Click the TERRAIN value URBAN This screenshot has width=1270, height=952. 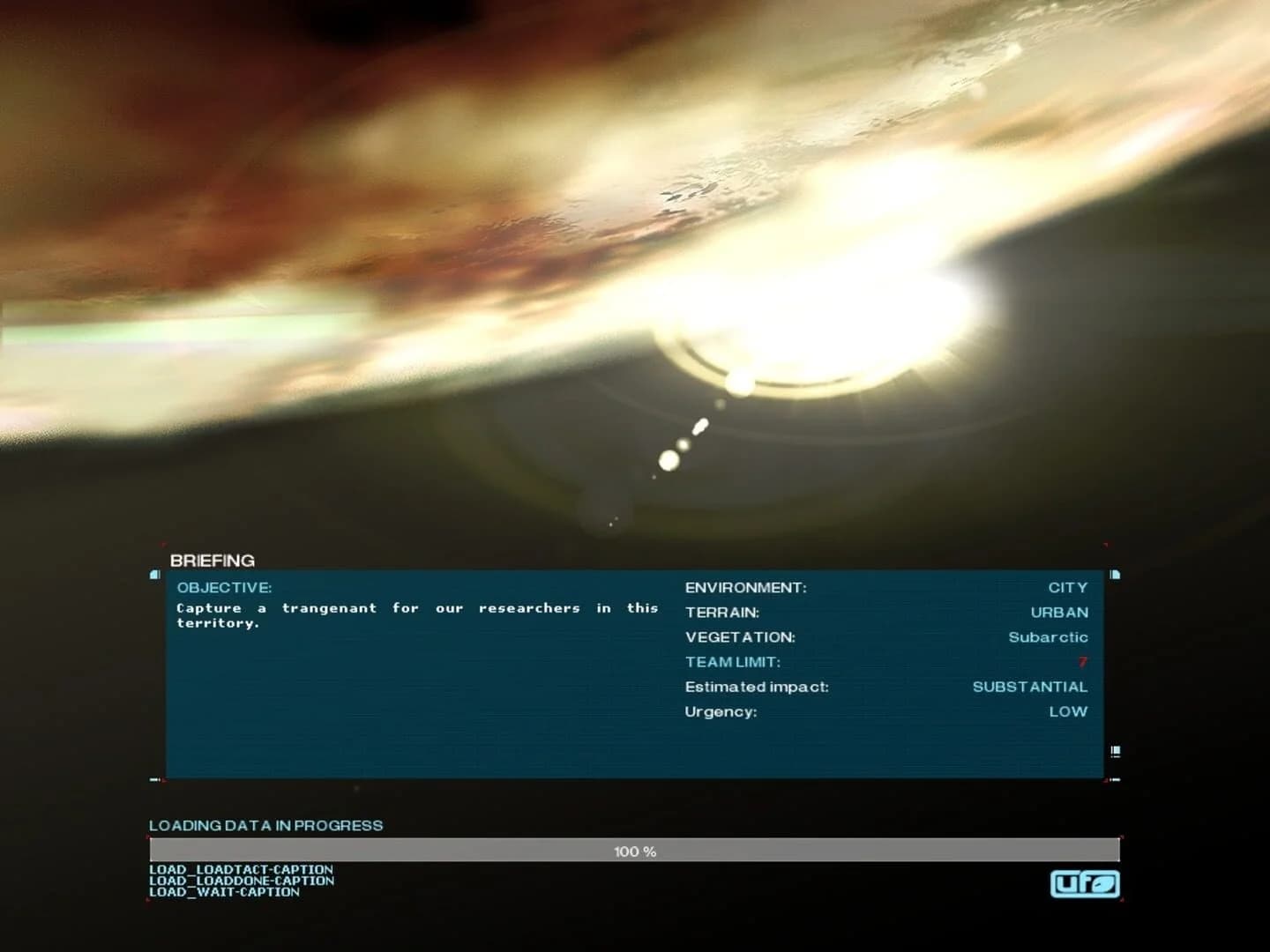point(1060,612)
